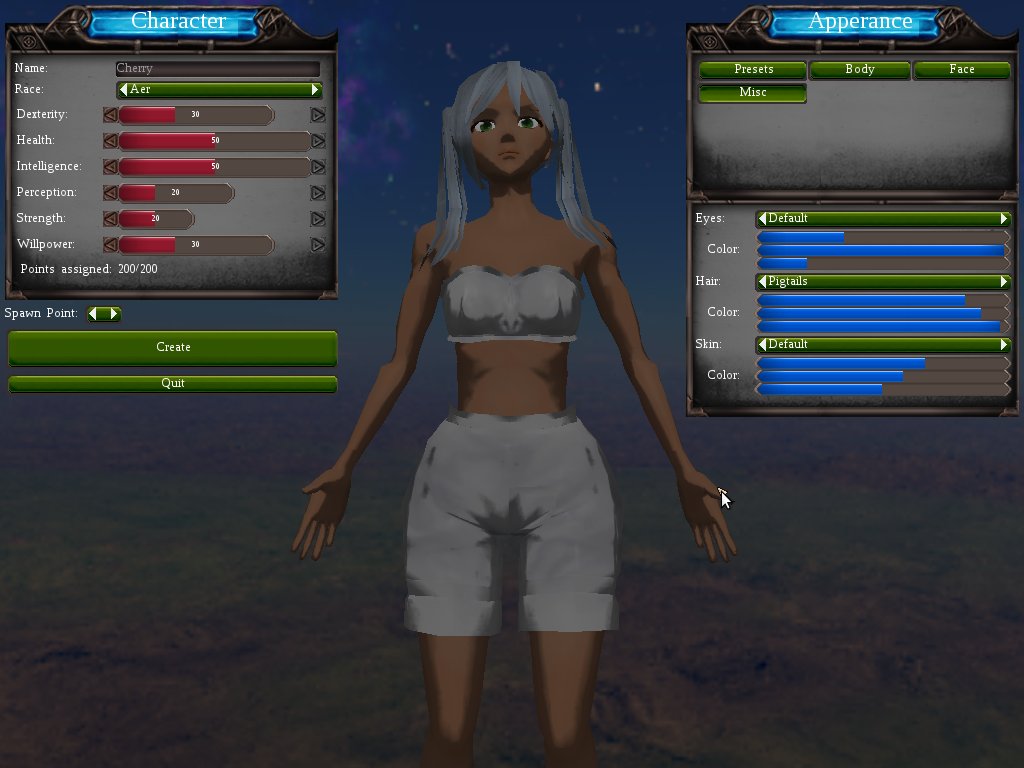Image resolution: width=1024 pixels, height=768 pixels.
Task: Increase Strength with the right arrow
Action: tap(318, 219)
